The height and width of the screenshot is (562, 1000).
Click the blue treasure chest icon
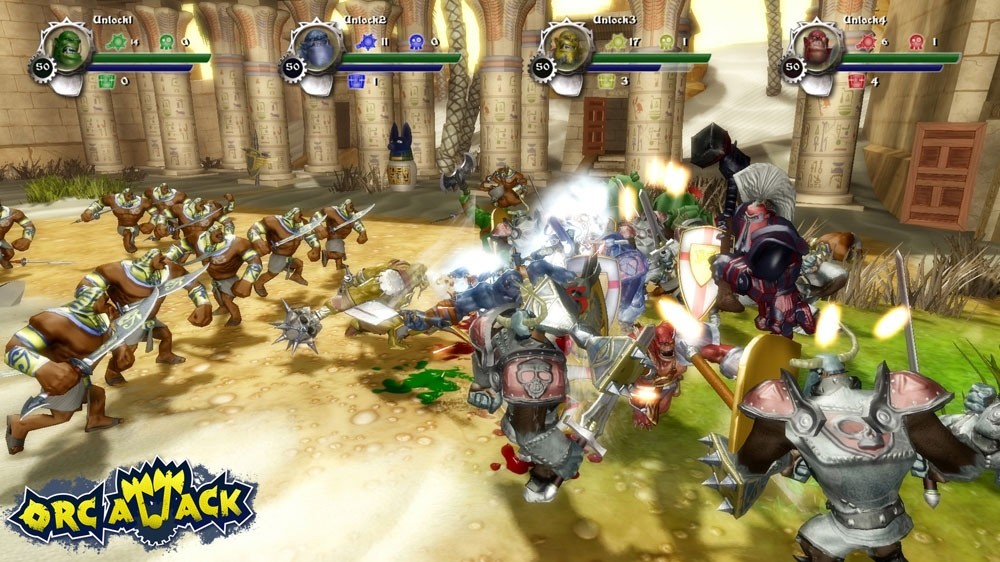pyautogui.click(x=356, y=81)
